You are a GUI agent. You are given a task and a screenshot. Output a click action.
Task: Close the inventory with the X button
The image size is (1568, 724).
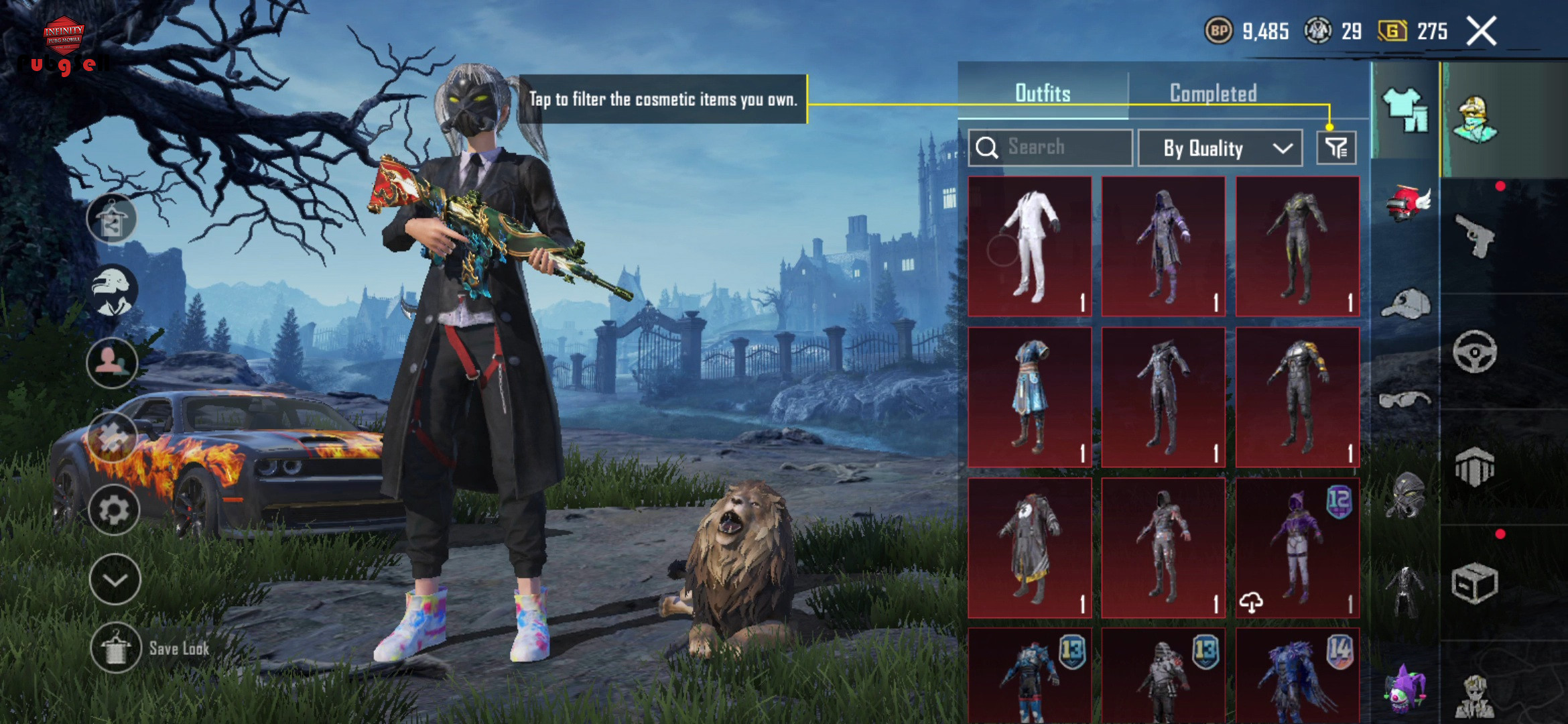tap(1481, 32)
